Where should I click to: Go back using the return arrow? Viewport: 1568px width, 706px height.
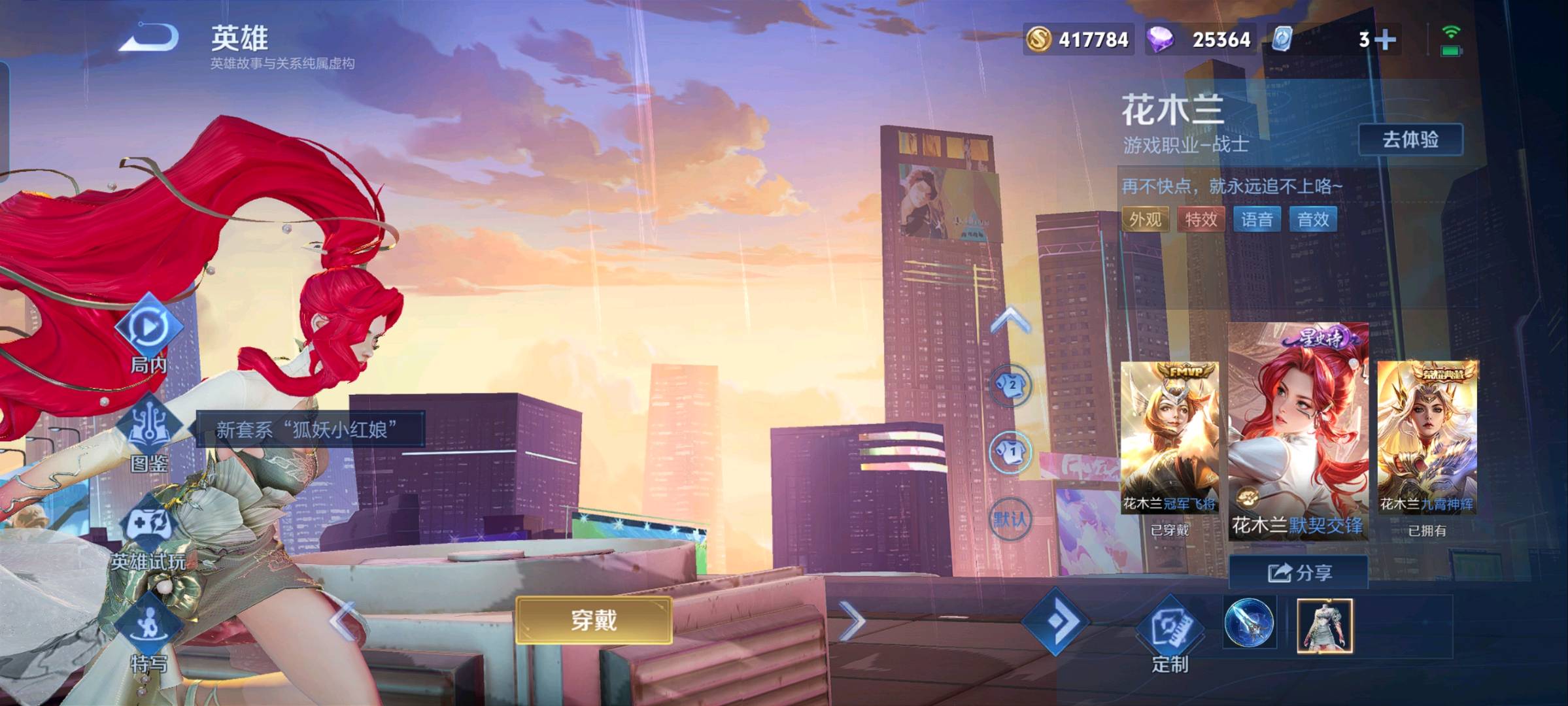point(149,38)
